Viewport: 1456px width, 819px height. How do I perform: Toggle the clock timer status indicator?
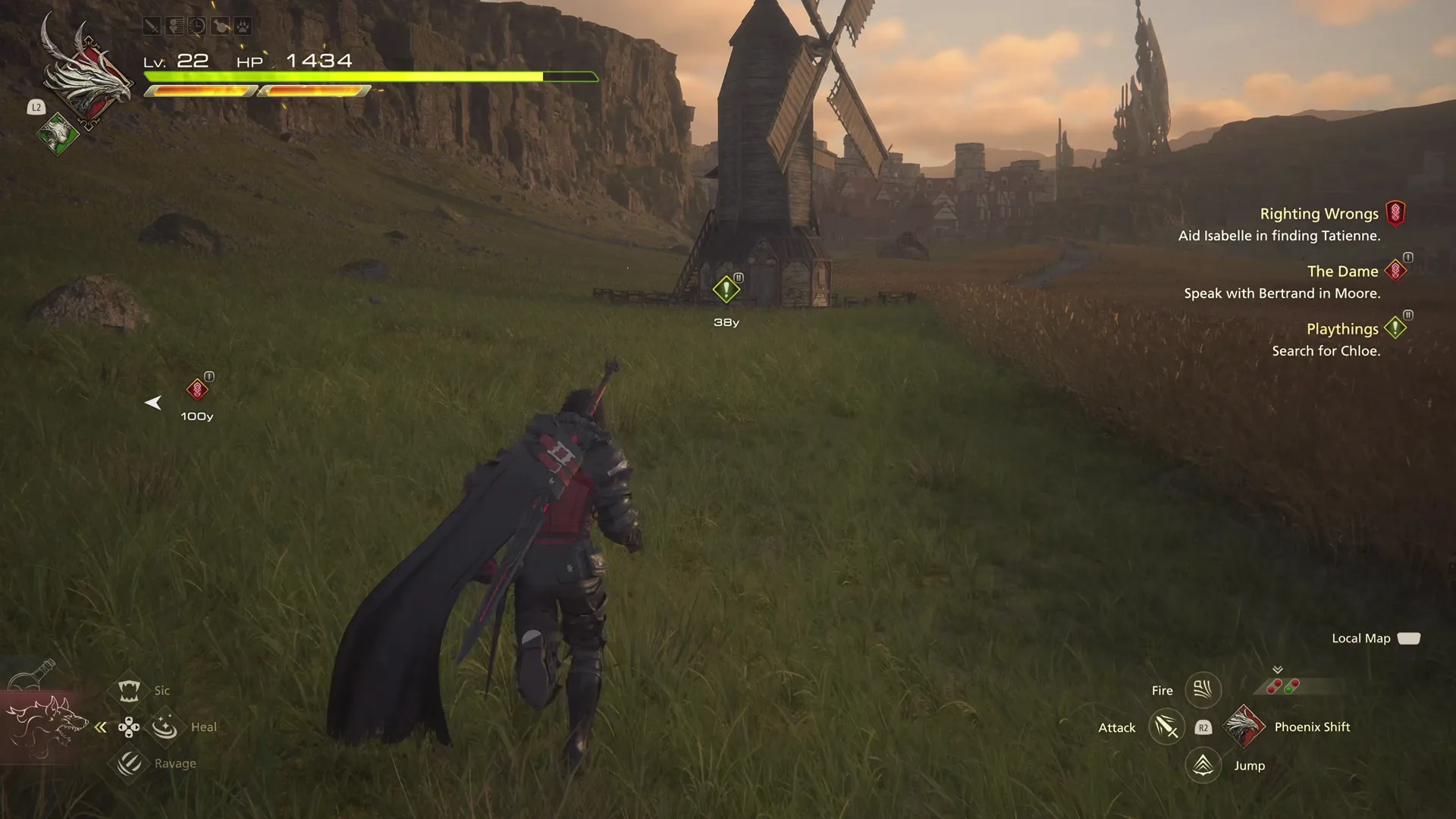[x=196, y=26]
